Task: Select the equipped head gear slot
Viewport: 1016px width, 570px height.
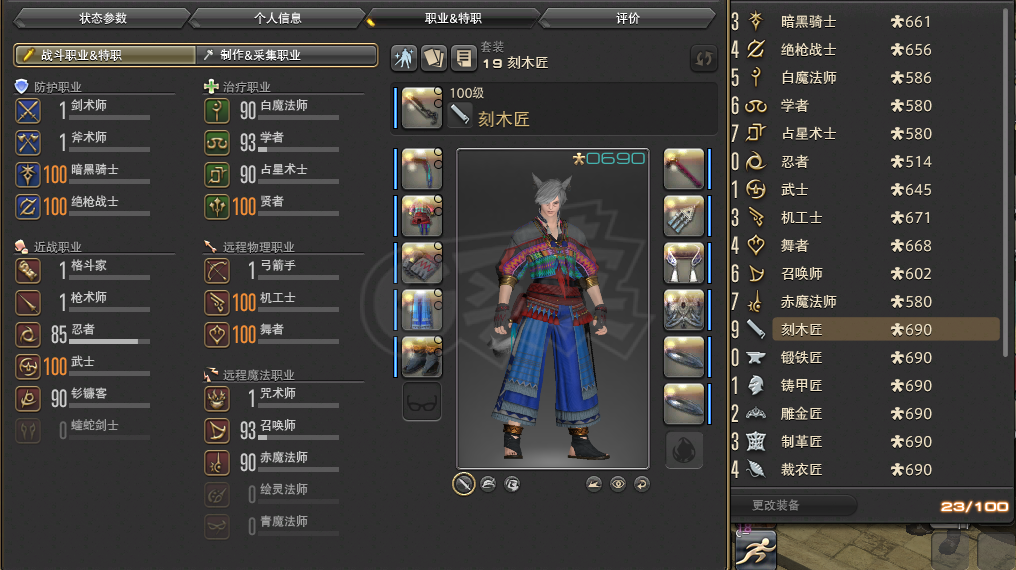Action: pos(422,167)
